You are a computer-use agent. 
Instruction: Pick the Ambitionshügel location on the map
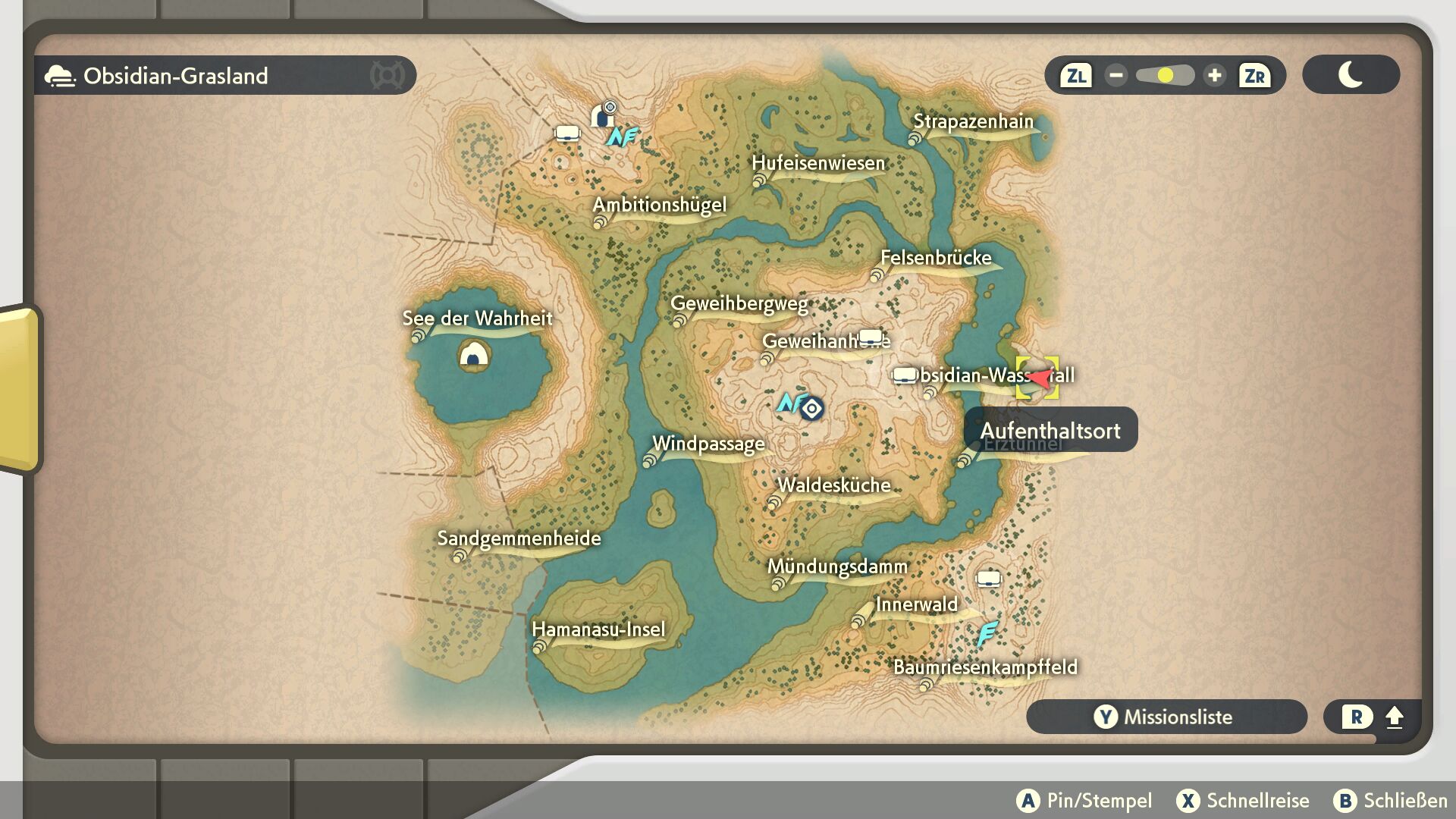pos(659,206)
